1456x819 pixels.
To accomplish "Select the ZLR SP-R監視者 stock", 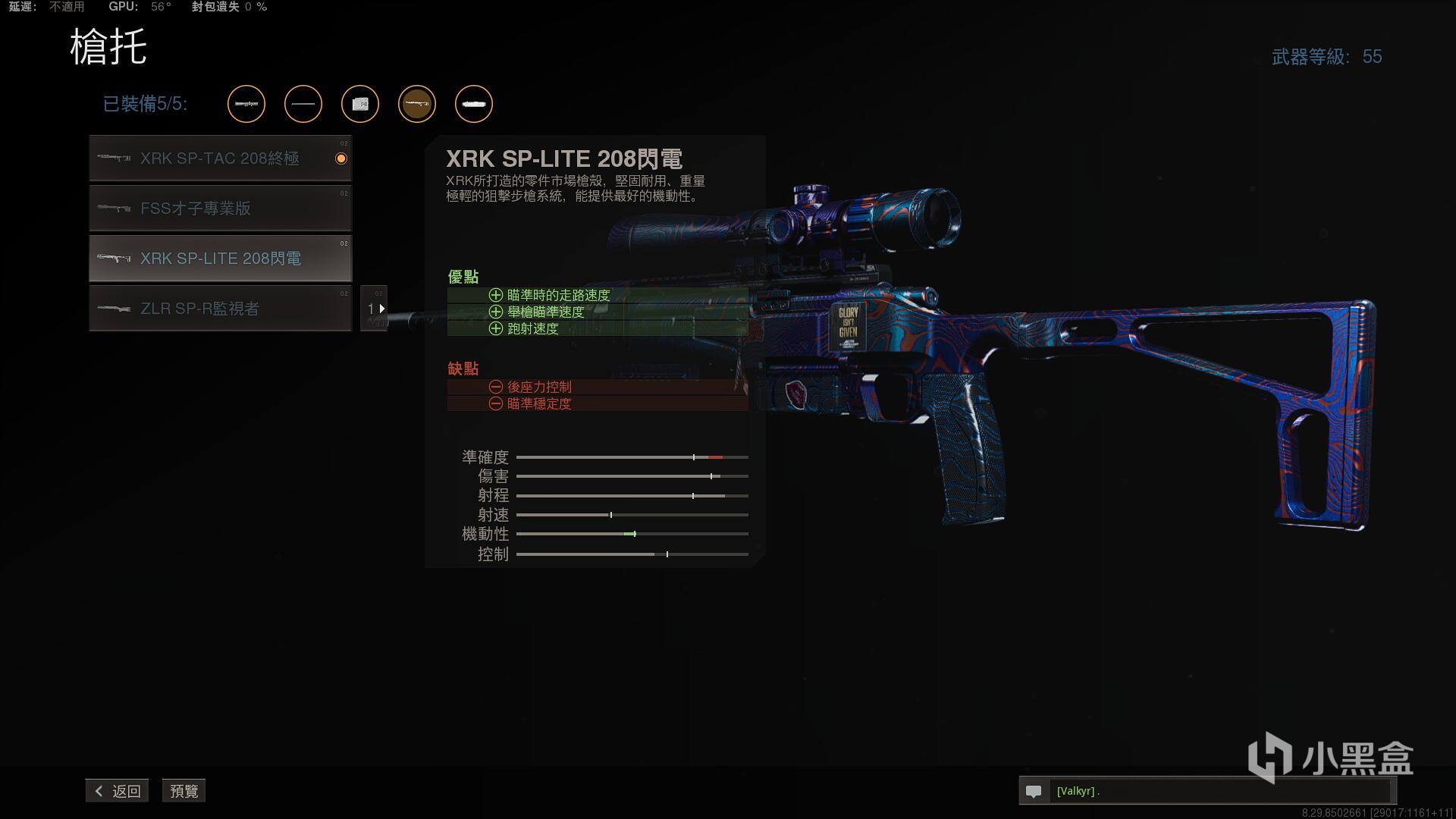I will point(220,309).
